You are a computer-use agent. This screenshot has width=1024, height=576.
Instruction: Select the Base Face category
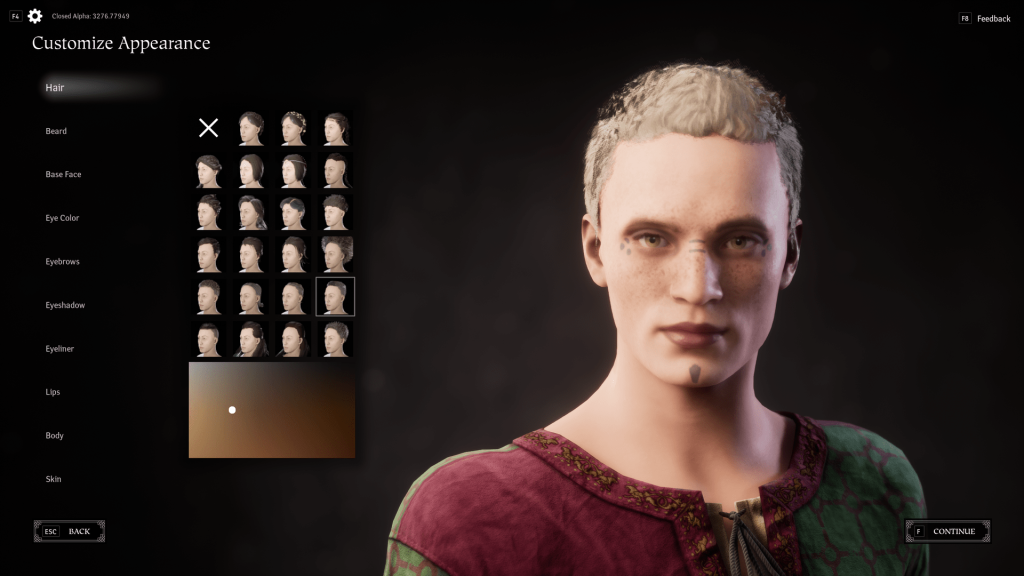pyautogui.click(x=63, y=174)
